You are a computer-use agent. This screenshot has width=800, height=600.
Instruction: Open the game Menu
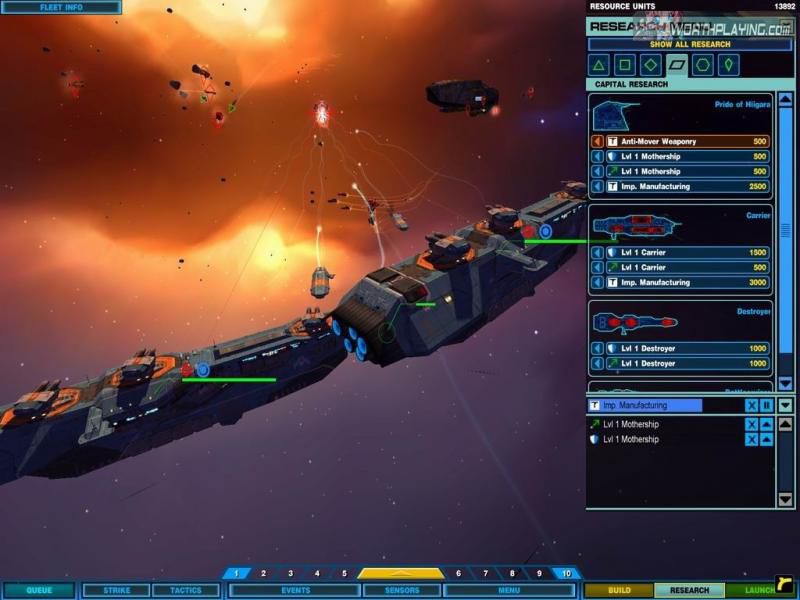508,591
